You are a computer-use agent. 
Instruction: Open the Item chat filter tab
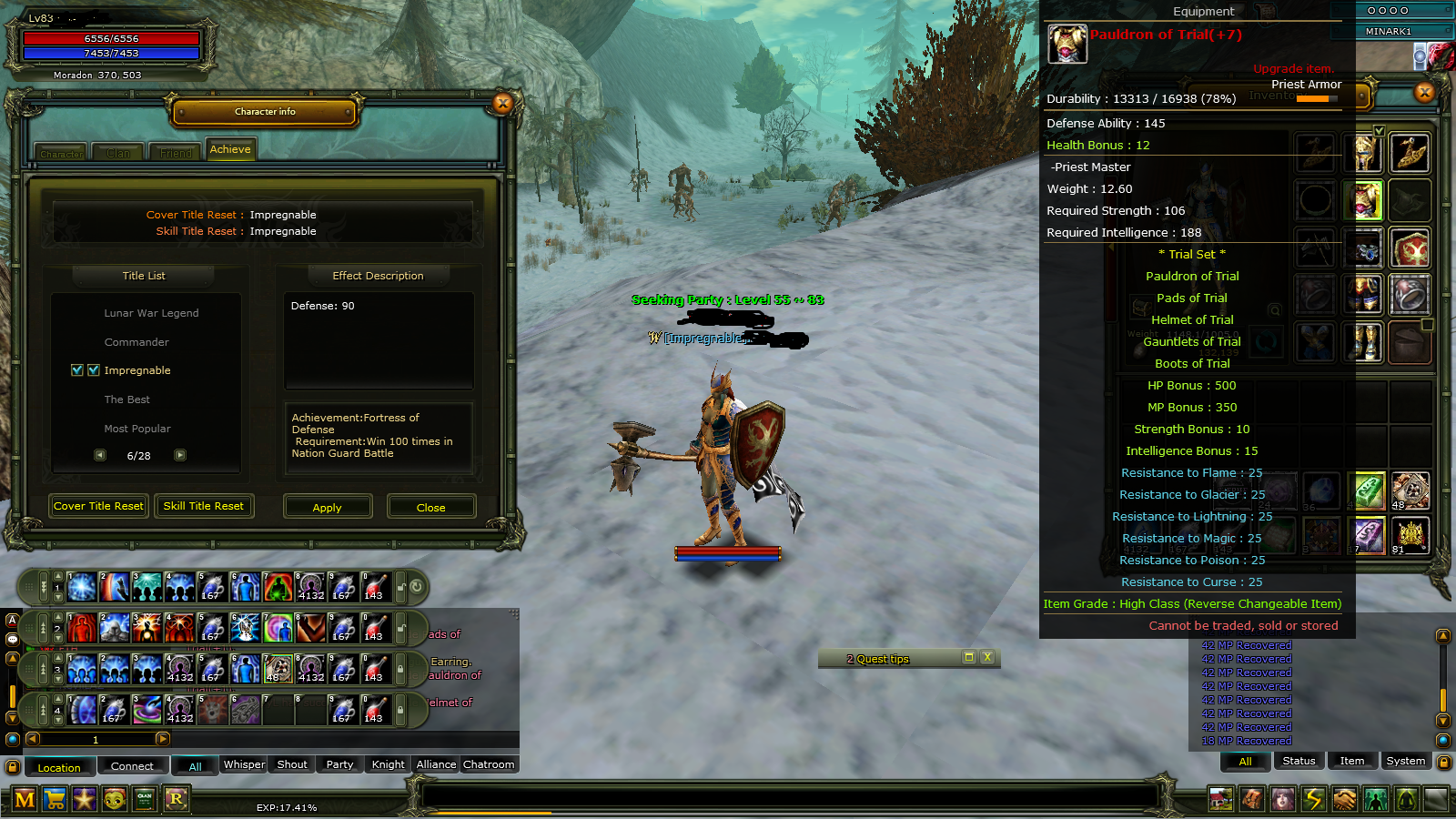pyautogui.click(x=1352, y=761)
